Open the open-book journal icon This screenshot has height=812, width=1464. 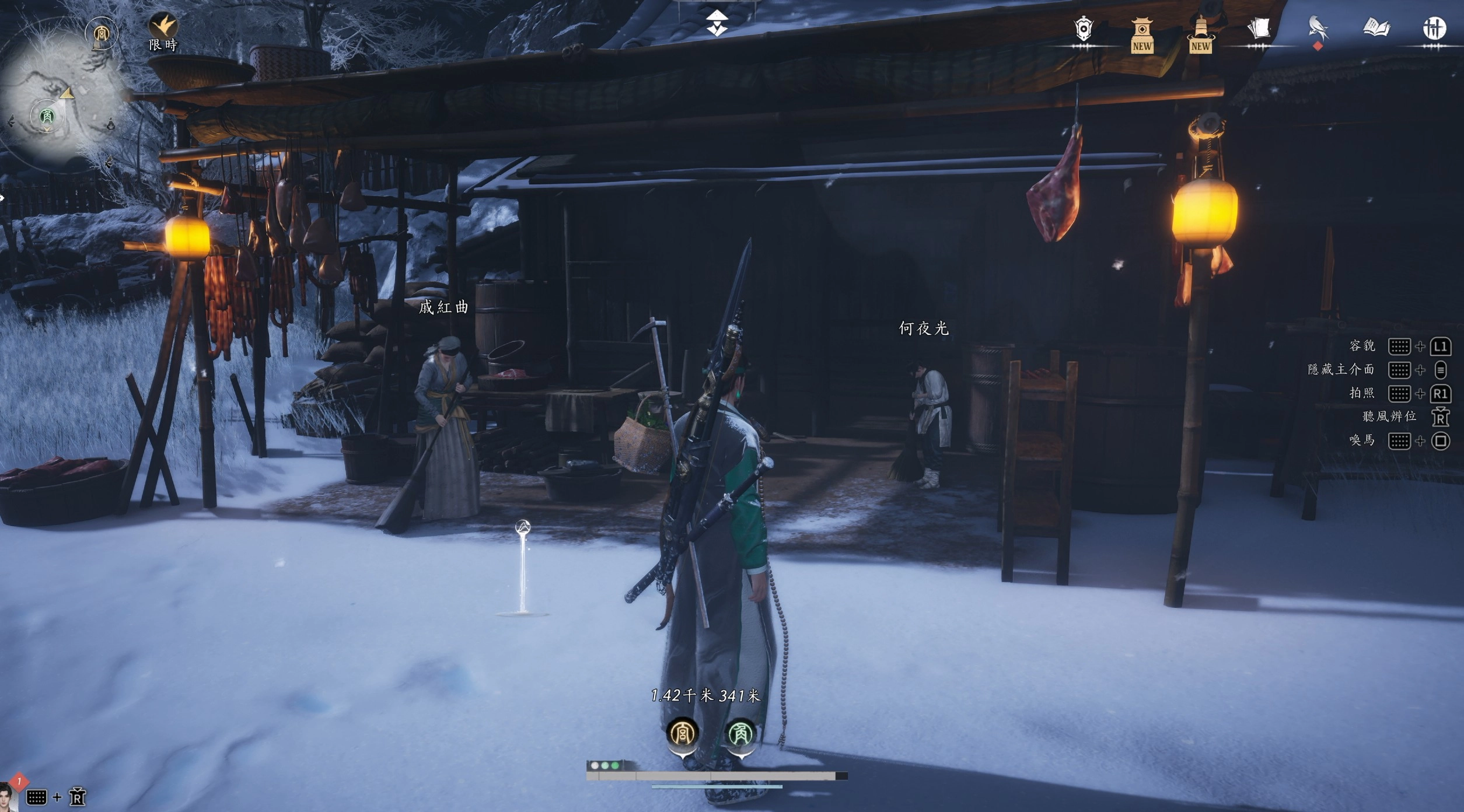click(x=1376, y=28)
